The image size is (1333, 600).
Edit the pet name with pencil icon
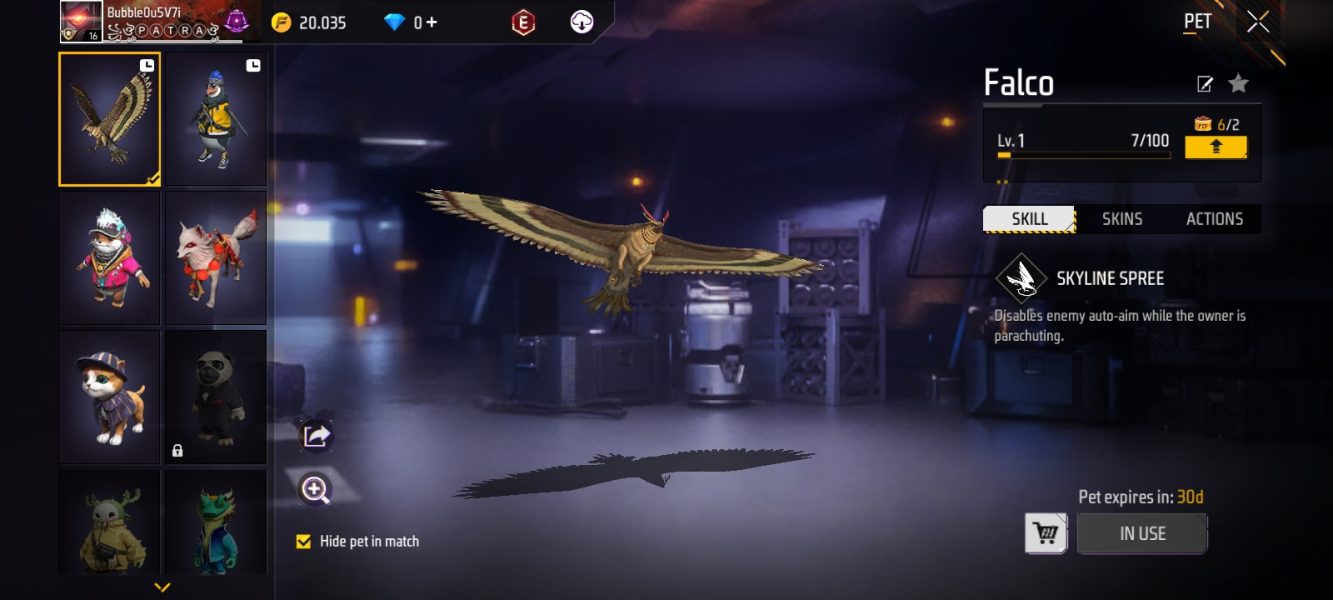click(x=1205, y=84)
